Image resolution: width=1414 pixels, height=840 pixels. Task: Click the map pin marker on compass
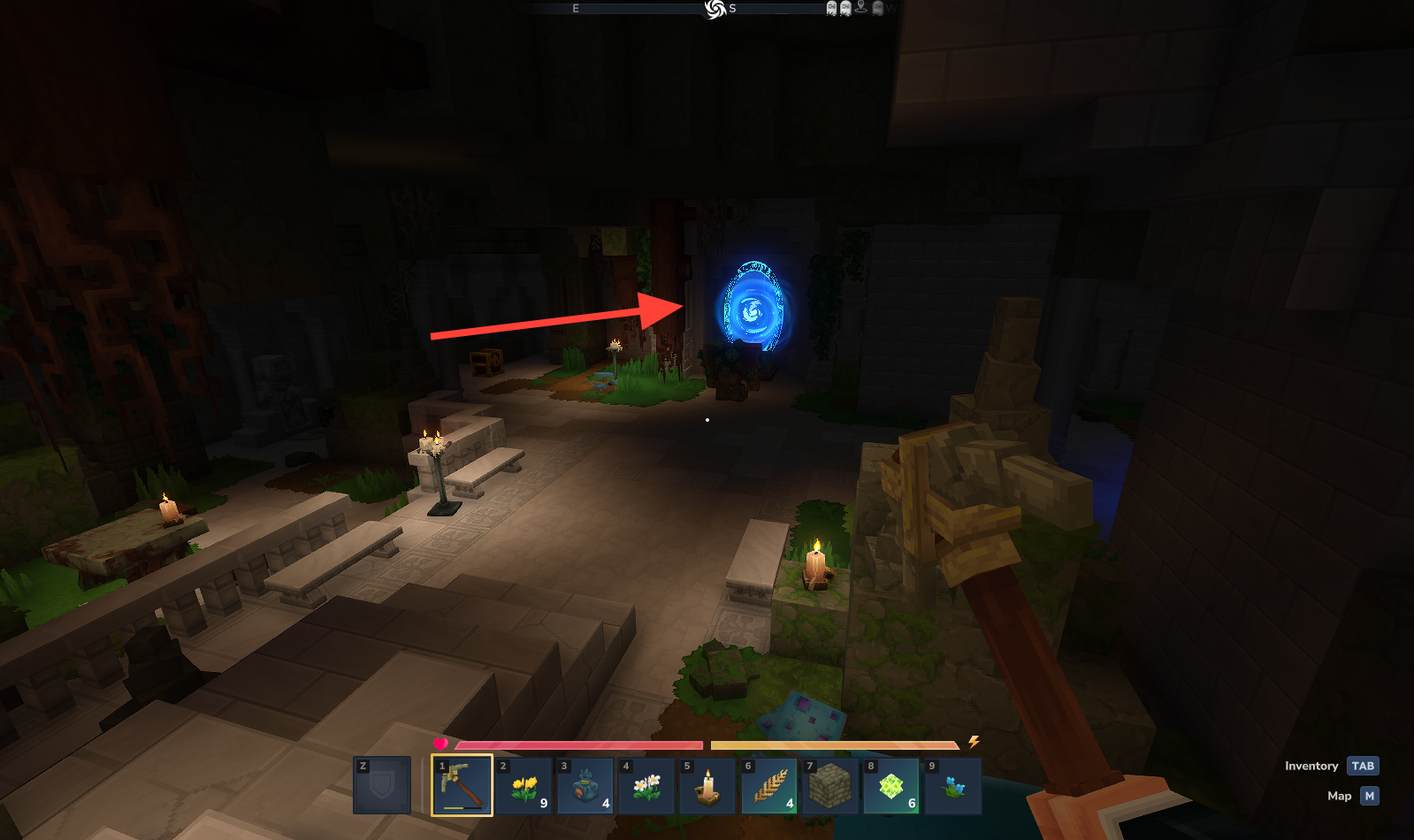coord(861,8)
